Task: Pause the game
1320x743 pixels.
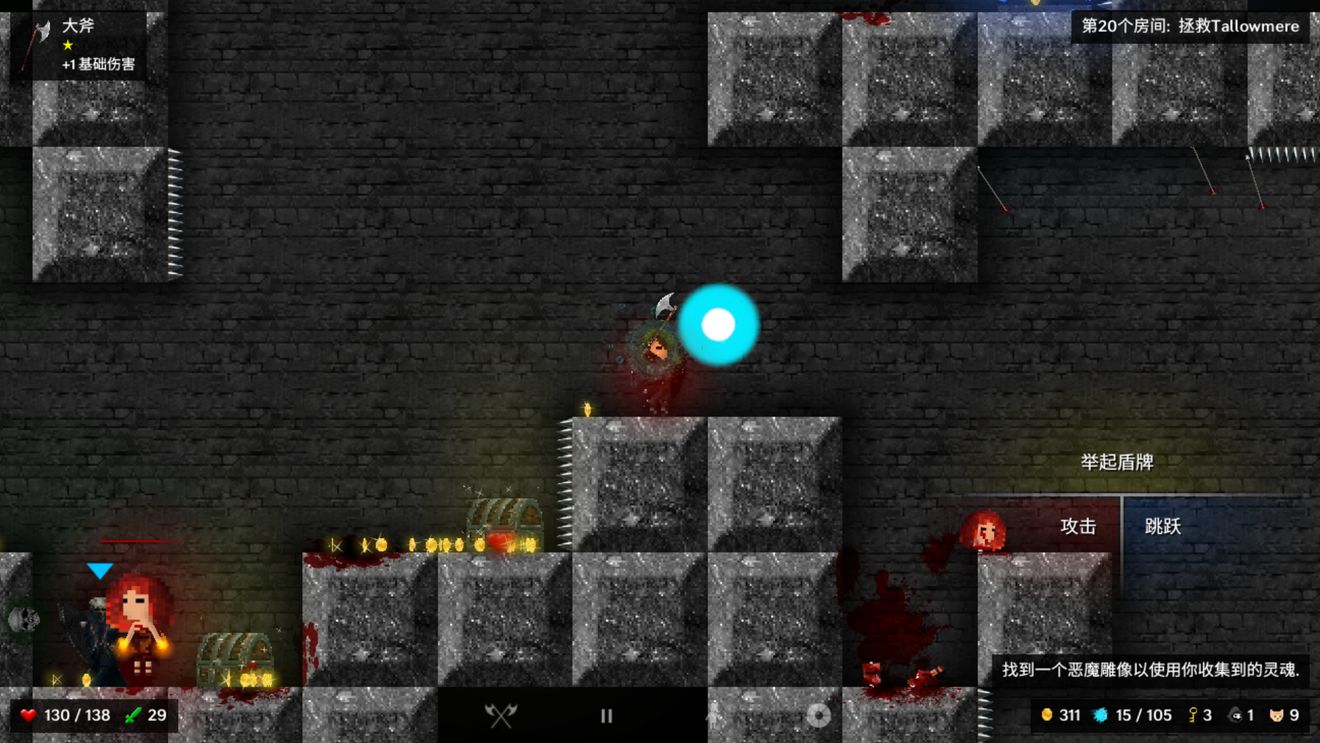Action: pyautogui.click(x=606, y=715)
